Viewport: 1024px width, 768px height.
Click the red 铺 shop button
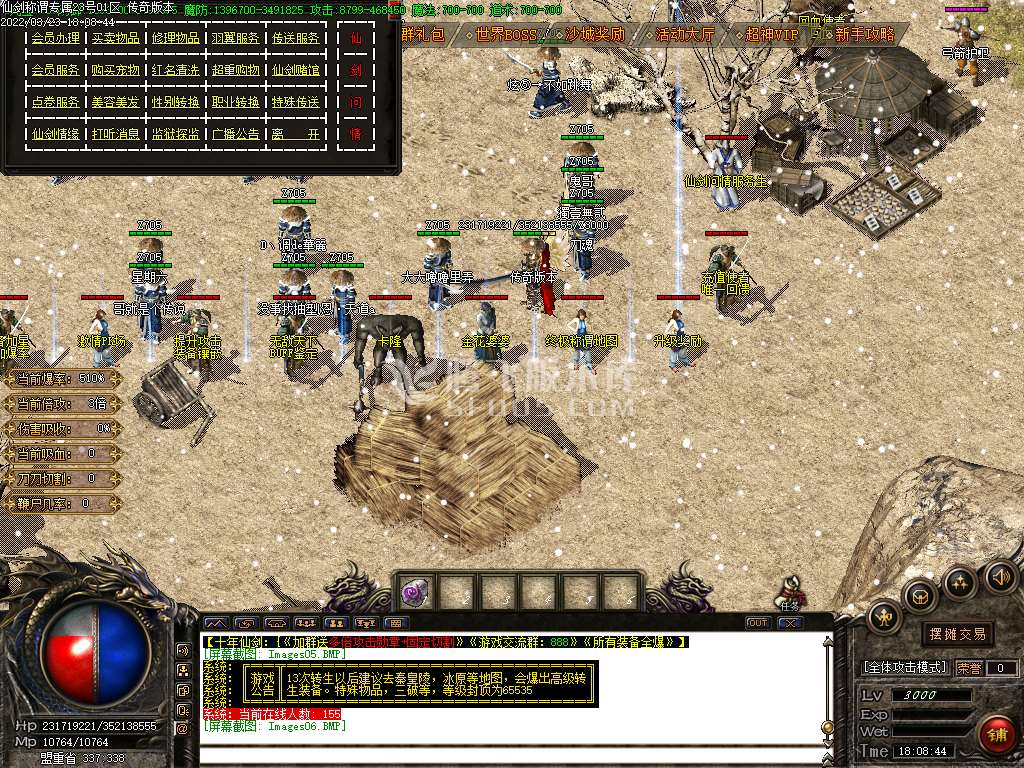pyautogui.click(x=997, y=735)
